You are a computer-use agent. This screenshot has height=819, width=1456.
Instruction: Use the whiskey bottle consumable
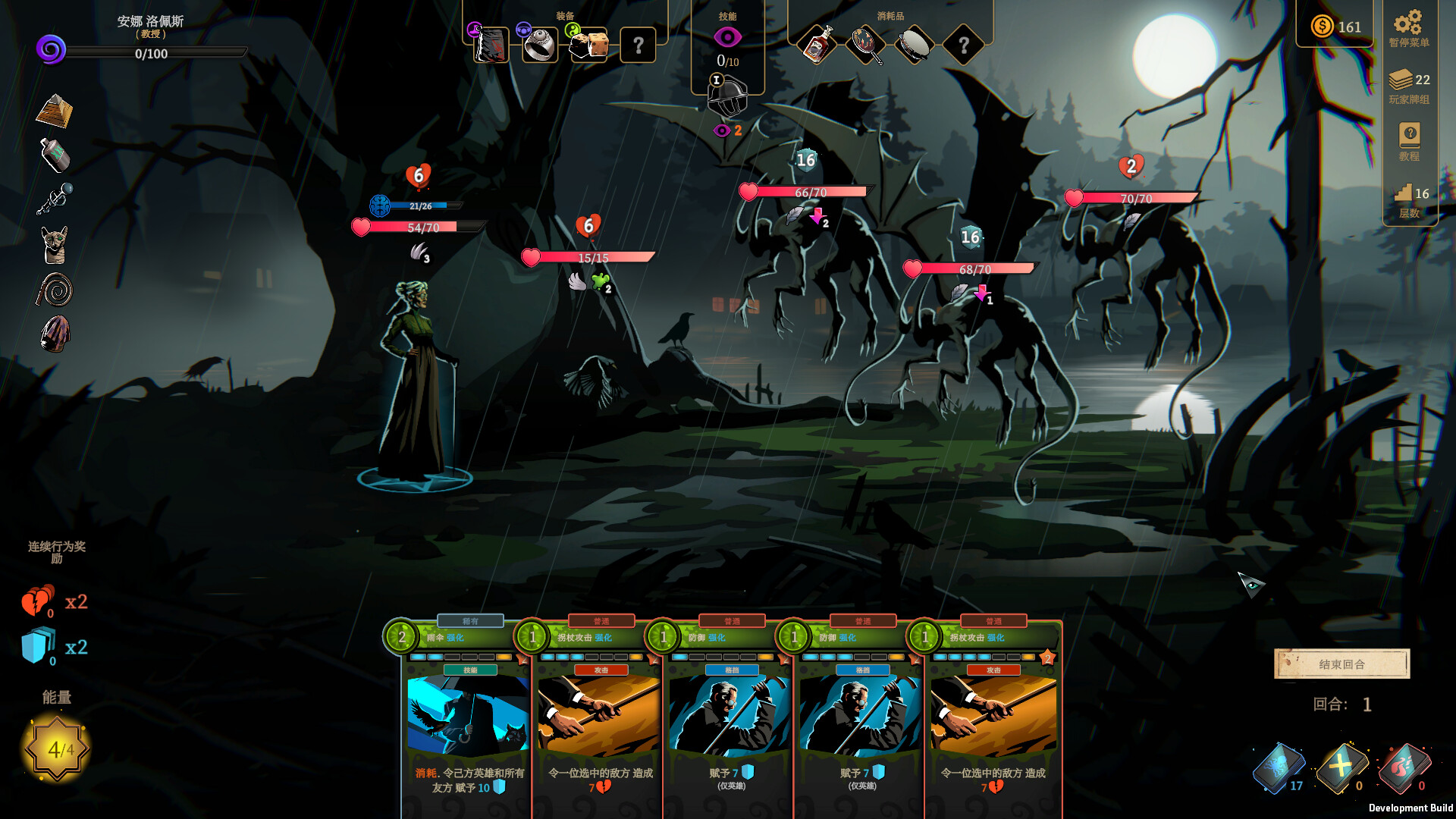click(x=817, y=45)
